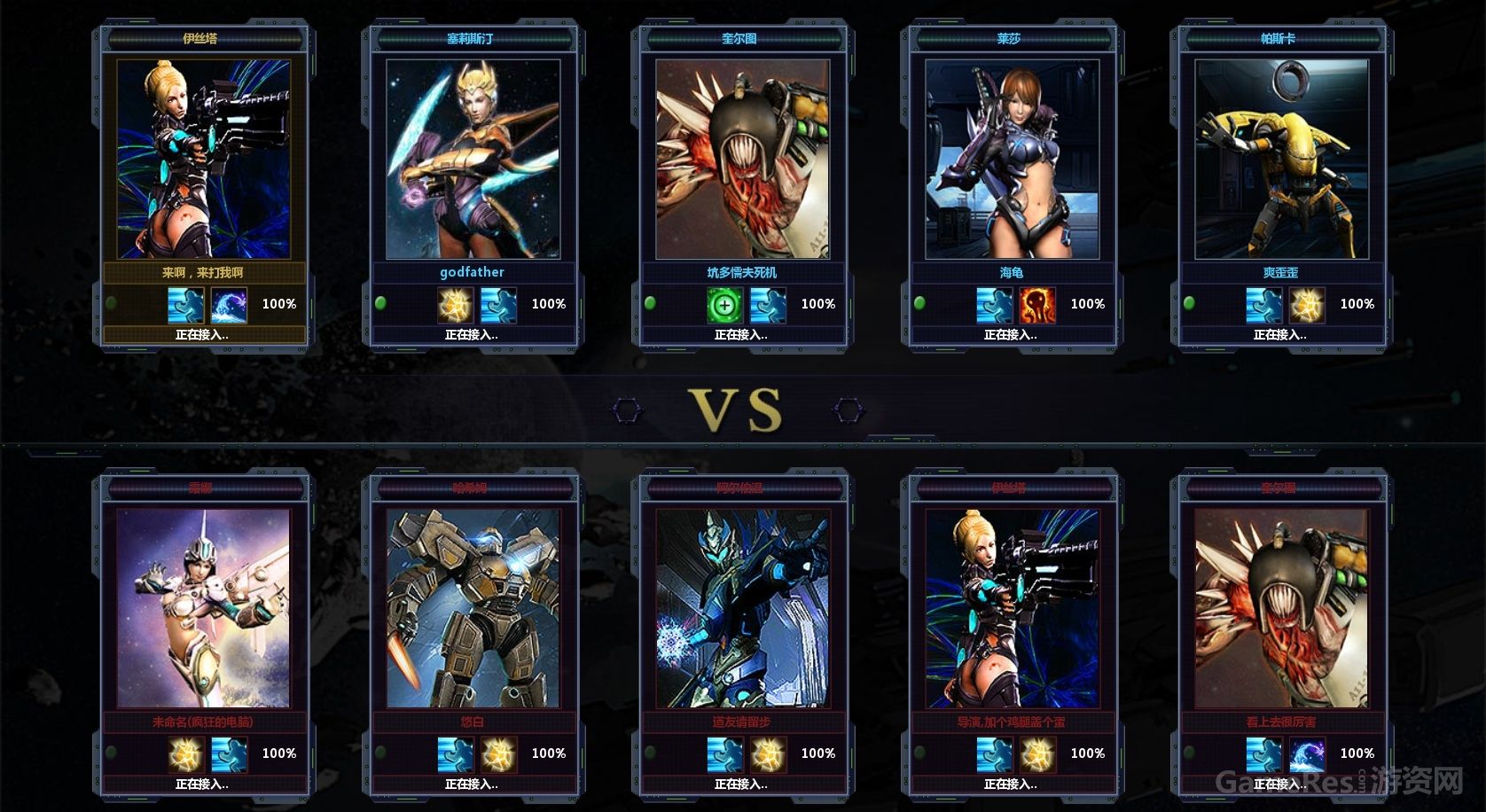Choose the 坑多懦夫死机 player portrait
The height and width of the screenshot is (812, 1486).
coord(742,160)
